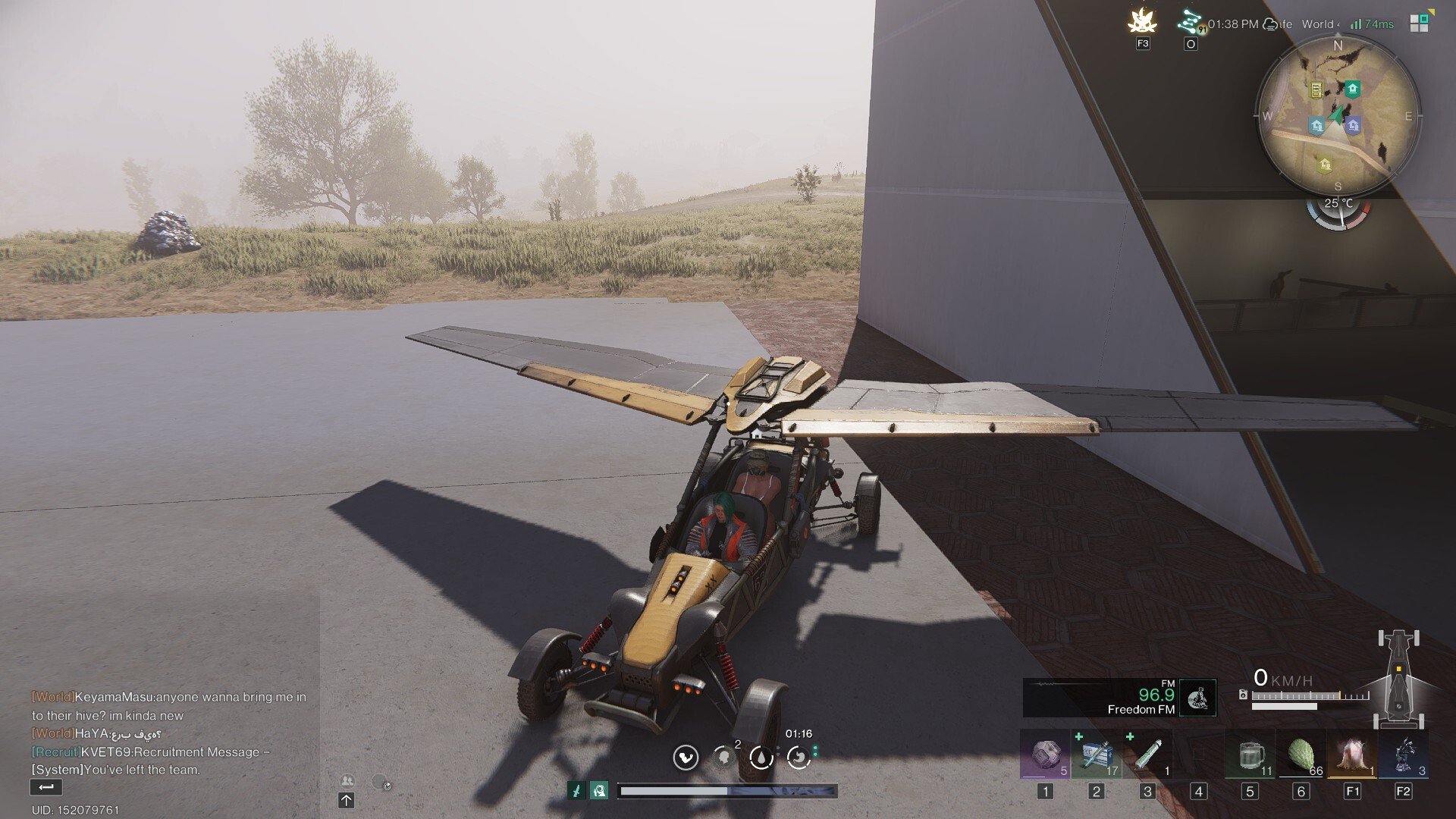
Task: Open the Freedom FM radio station icon
Action: pos(1198,698)
